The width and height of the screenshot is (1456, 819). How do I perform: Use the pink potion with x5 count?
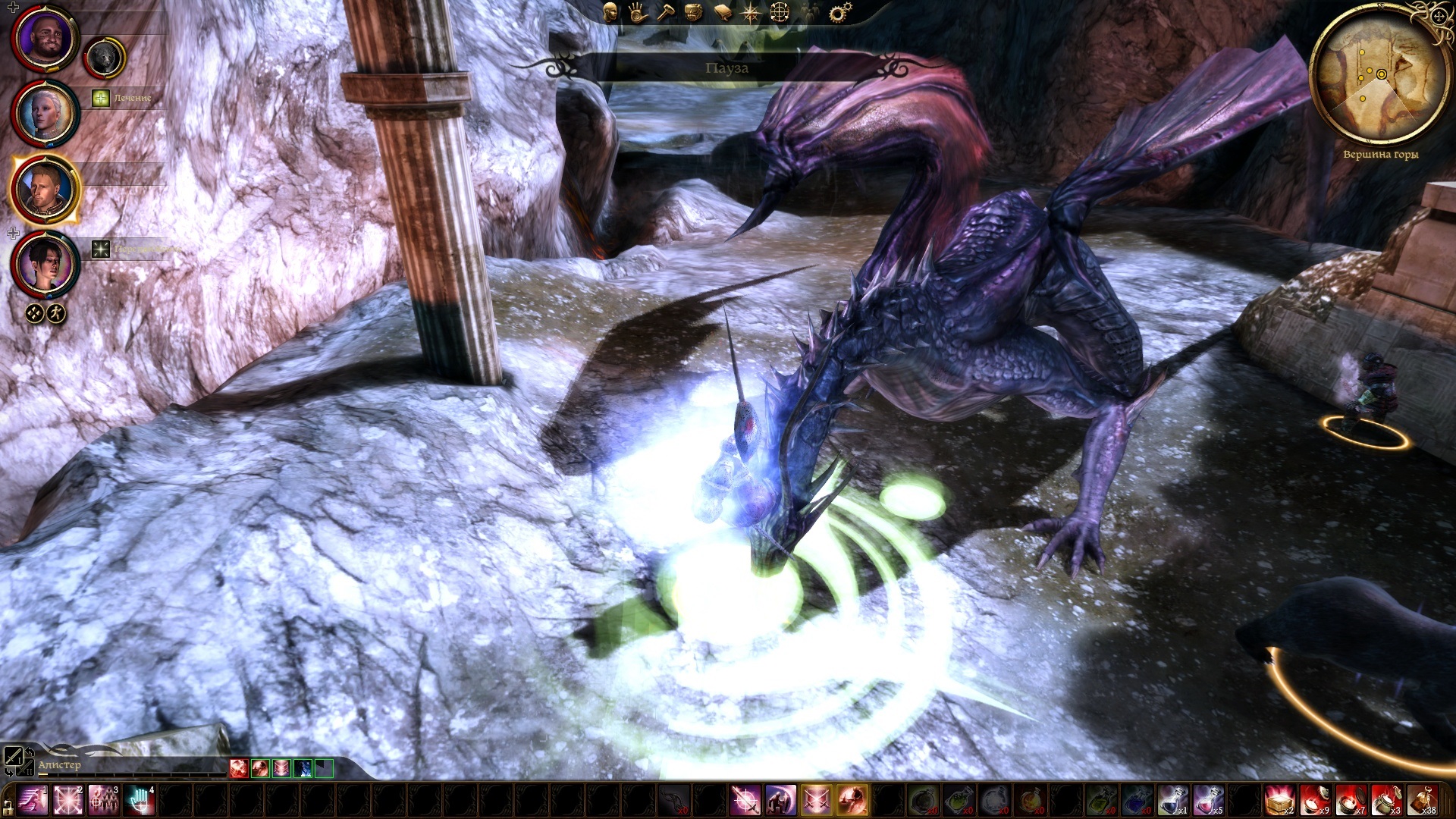pyautogui.click(x=1208, y=801)
